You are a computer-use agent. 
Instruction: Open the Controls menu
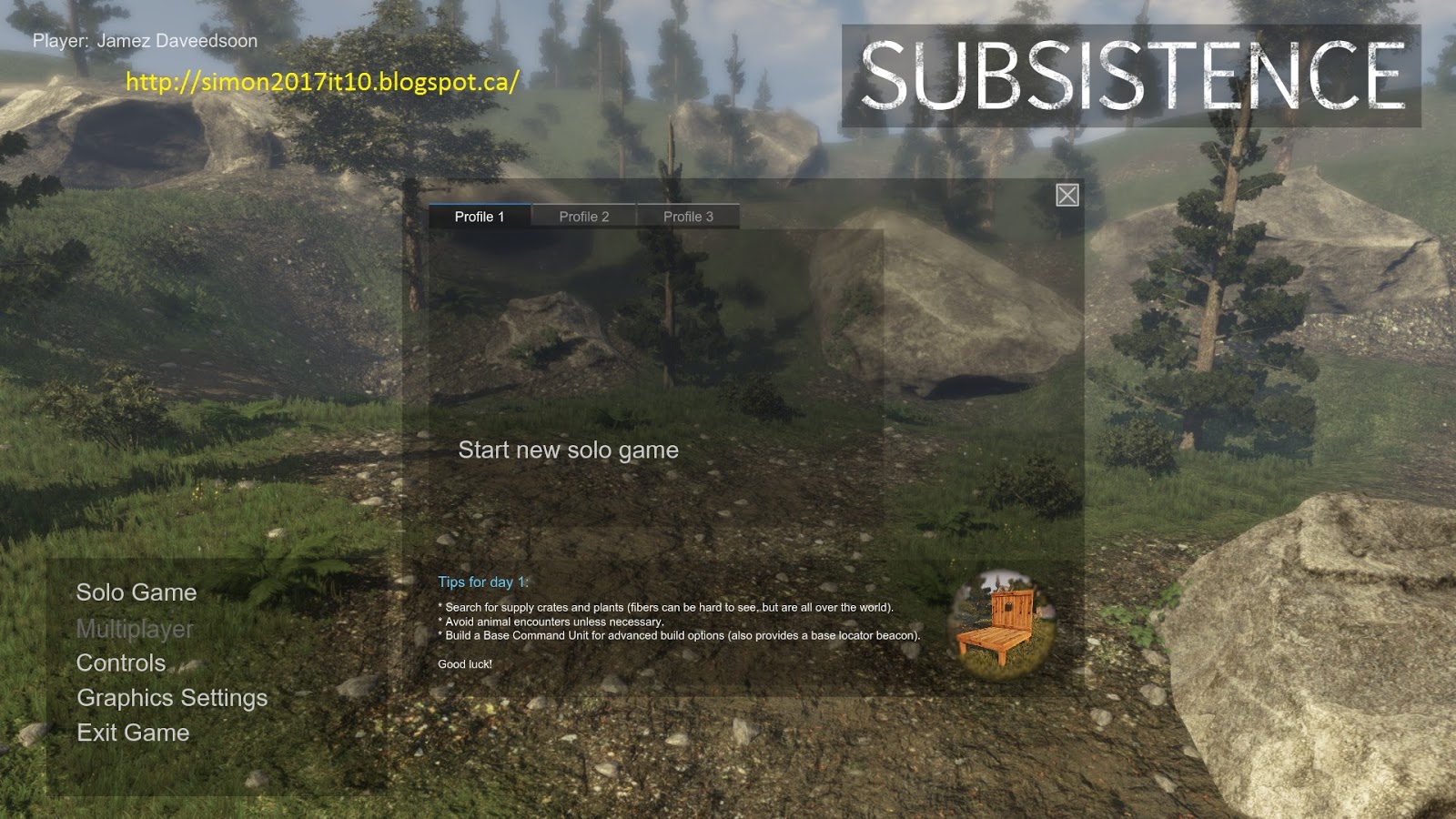coord(121,663)
